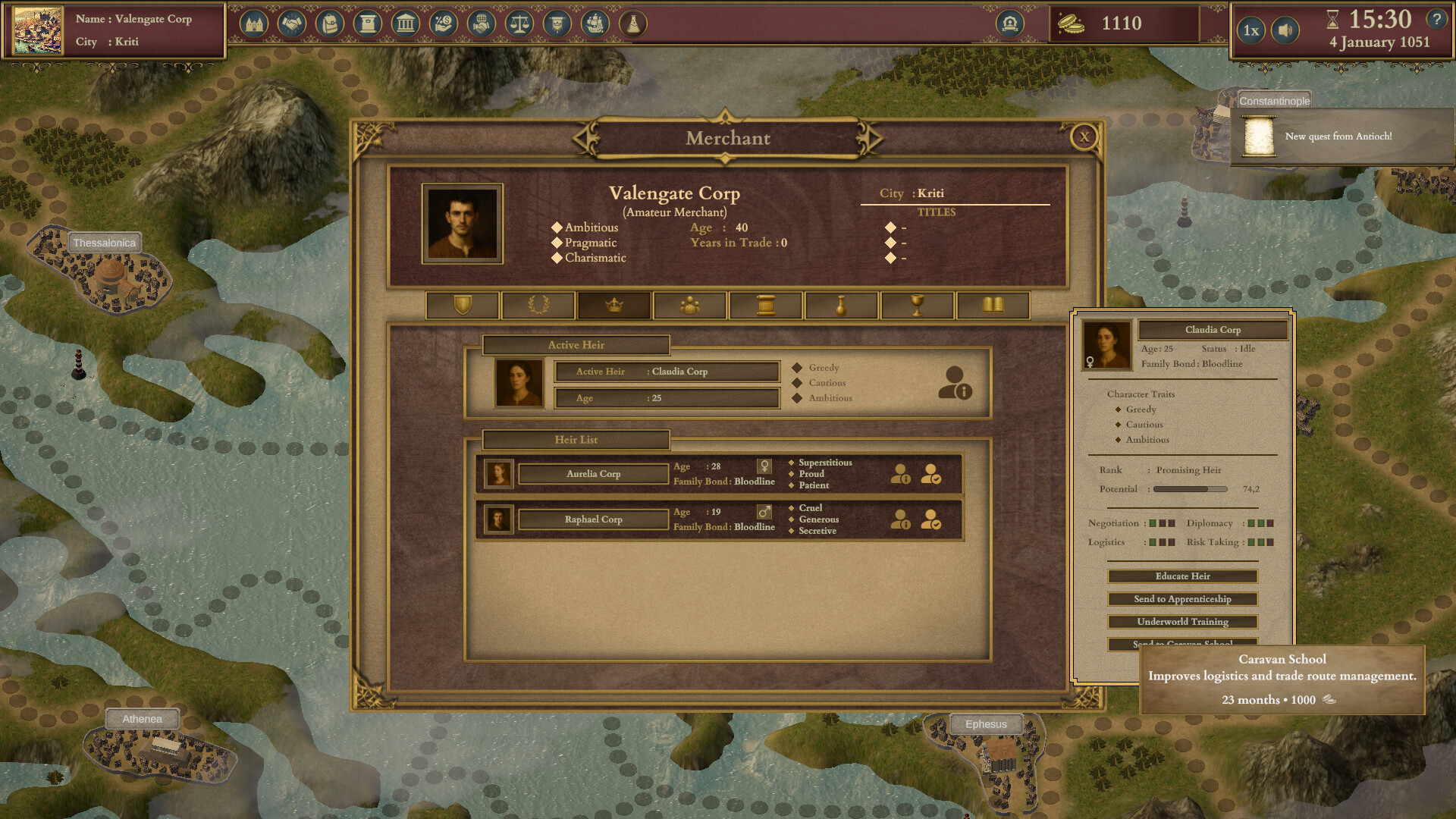Image resolution: width=1456 pixels, height=819 pixels.
Task: Show Aurelia Corp's info details
Action: (900, 474)
